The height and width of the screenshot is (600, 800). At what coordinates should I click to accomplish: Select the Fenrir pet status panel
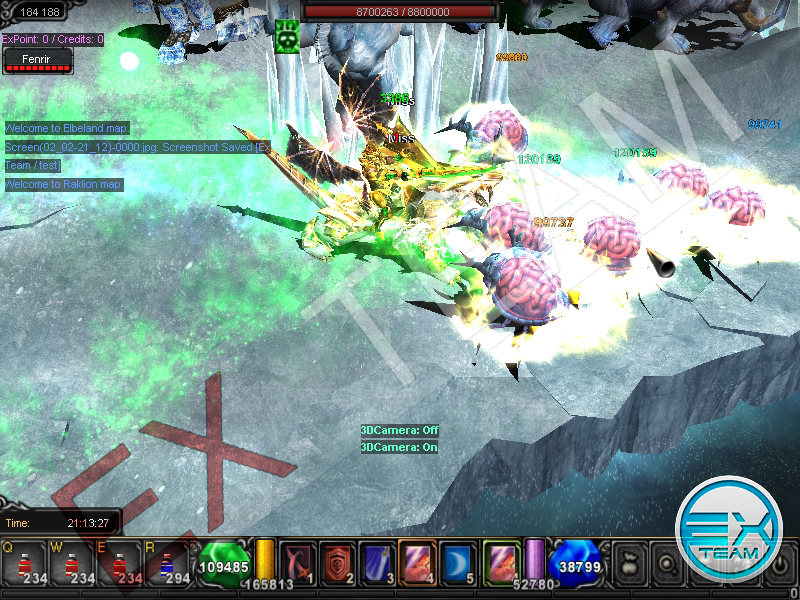tap(38, 62)
